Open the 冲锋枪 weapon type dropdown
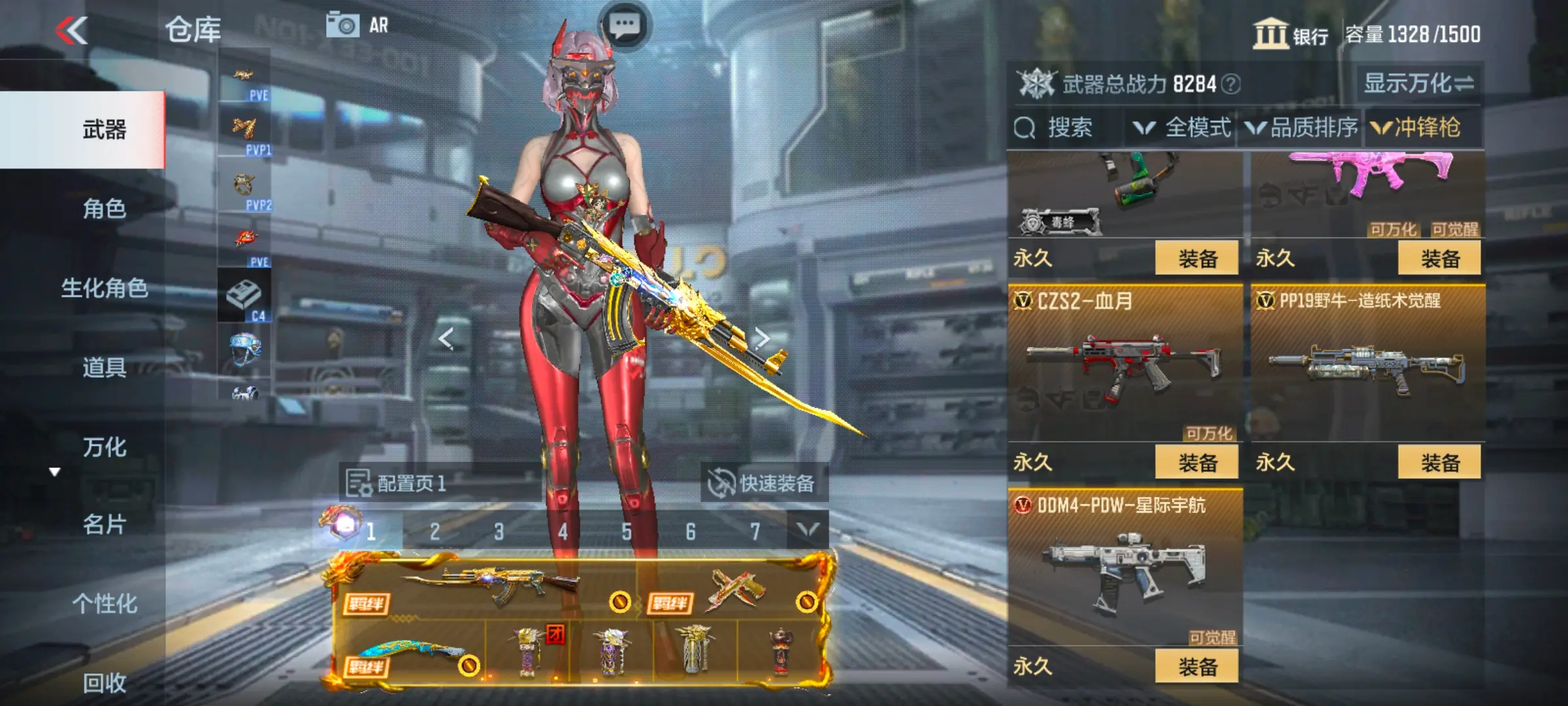Screen dimensions: 1568x706 click(x=1416, y=127)
